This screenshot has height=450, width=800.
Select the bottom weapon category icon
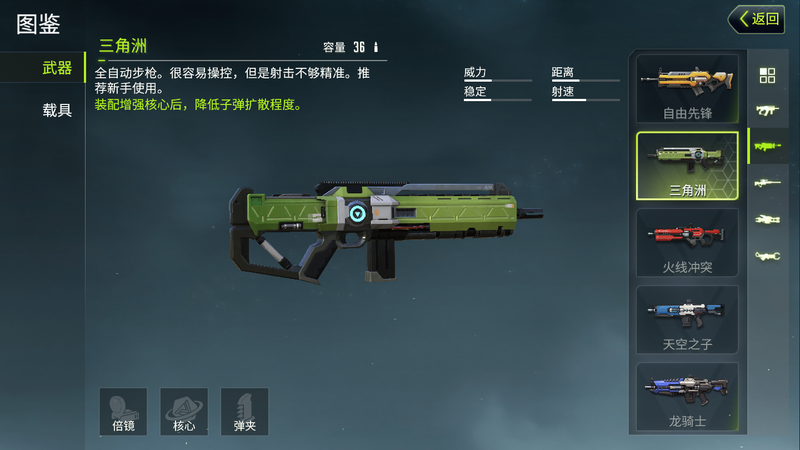point(768,256)
